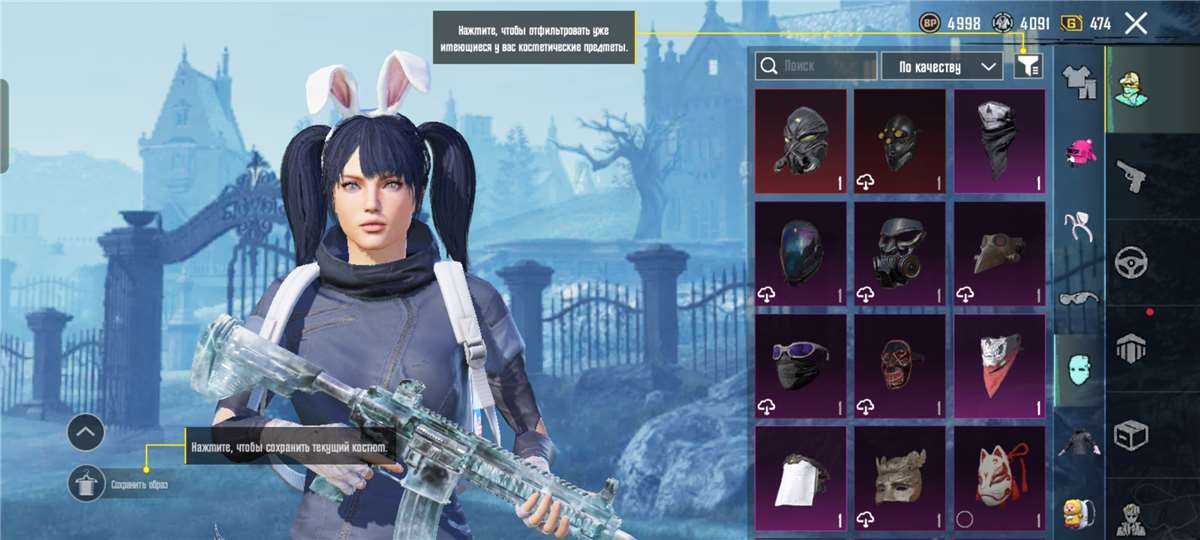Image resolution: width=1200 pixels, height=540 pixels.
Task: Open the sunglasses eyewear subcategory
Action: (x=1079, y=297)
